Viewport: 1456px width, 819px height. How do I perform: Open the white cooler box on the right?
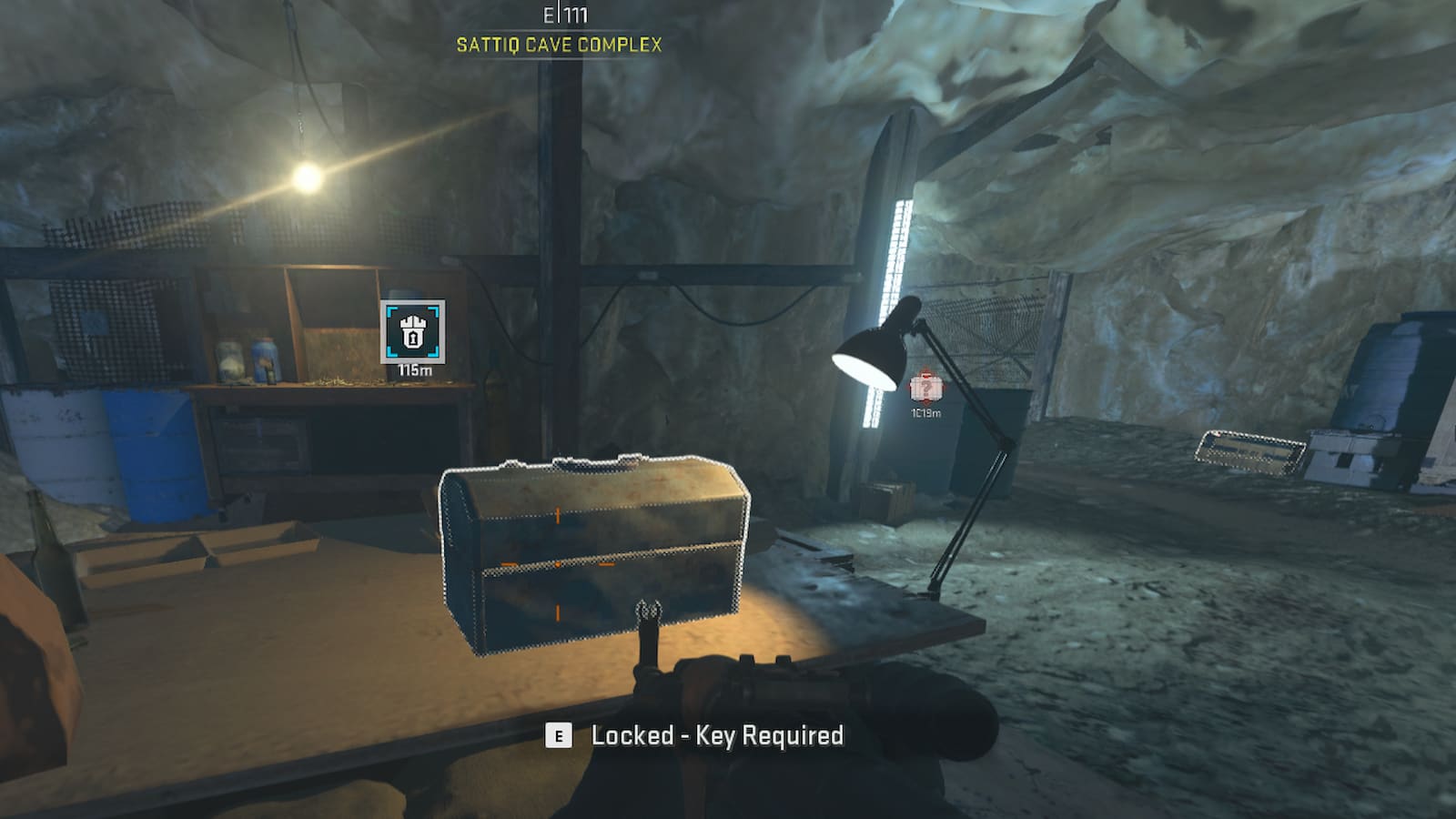click(x=1347, y=455)
